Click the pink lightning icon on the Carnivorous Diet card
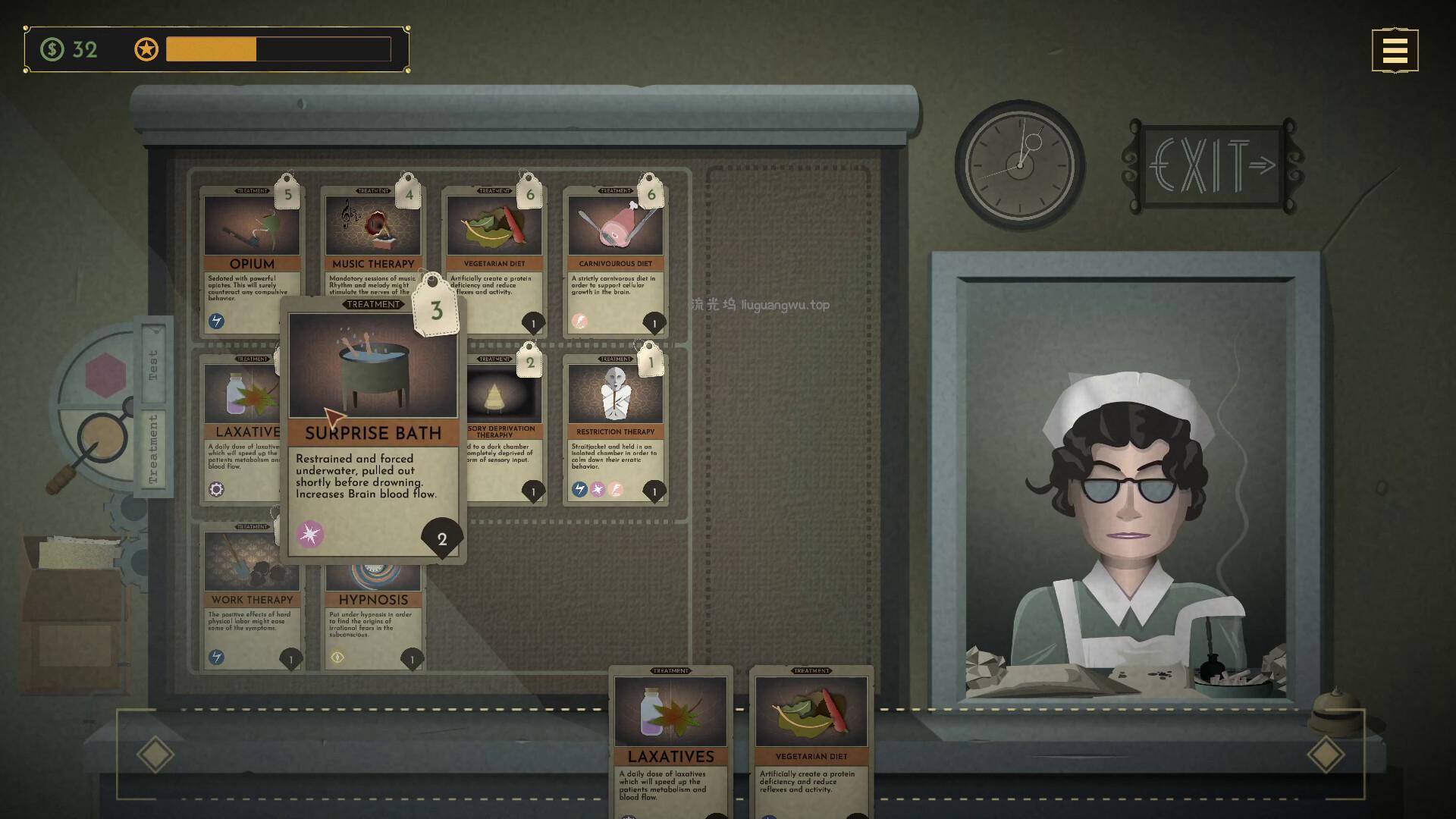 581,322
